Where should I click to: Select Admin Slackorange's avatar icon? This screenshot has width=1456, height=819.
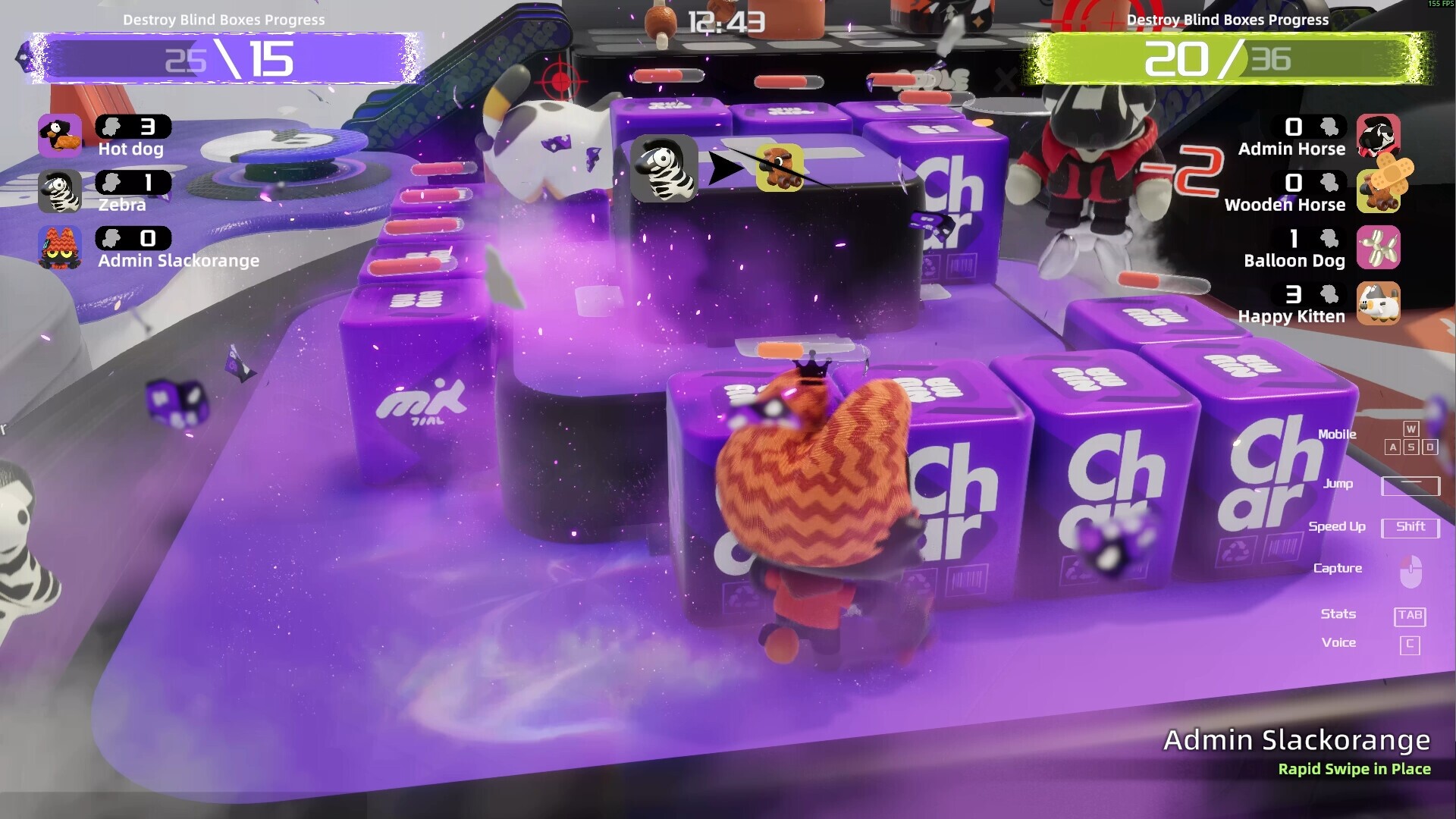click(x=60, y=248)
